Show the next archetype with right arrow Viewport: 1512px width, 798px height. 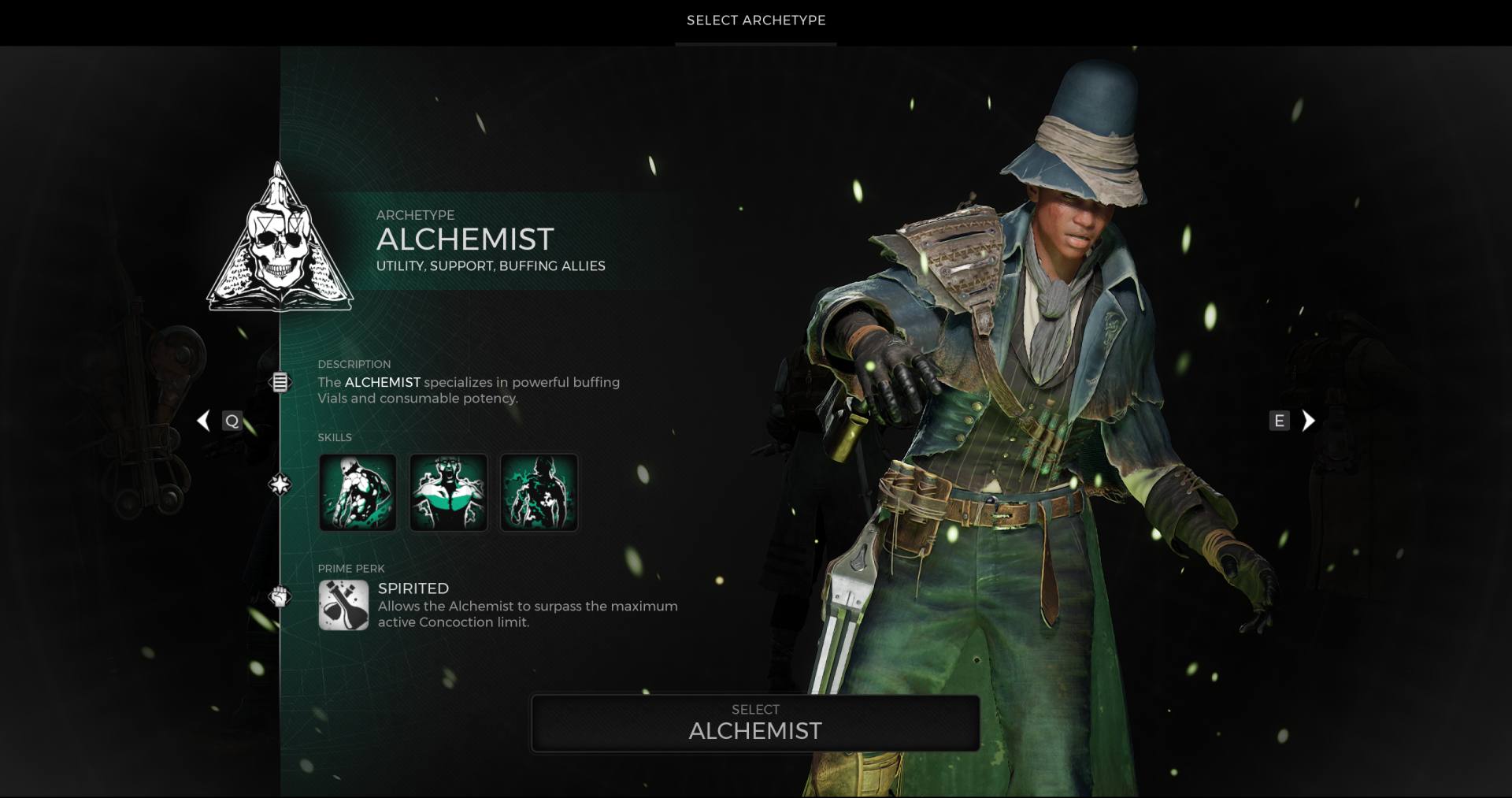pos(1308,421)
